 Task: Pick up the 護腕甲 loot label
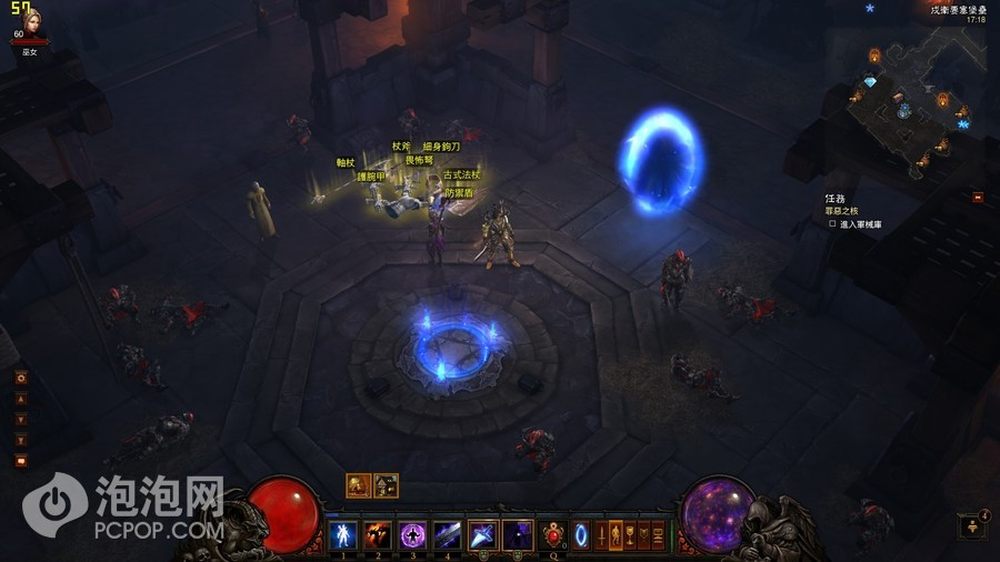pos(372,176)
